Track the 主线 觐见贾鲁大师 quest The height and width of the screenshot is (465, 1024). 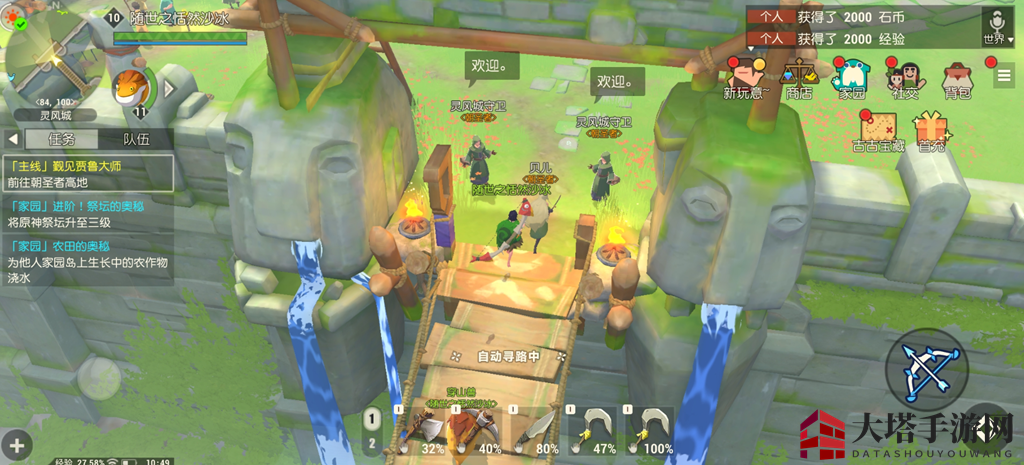coord(88,174)
